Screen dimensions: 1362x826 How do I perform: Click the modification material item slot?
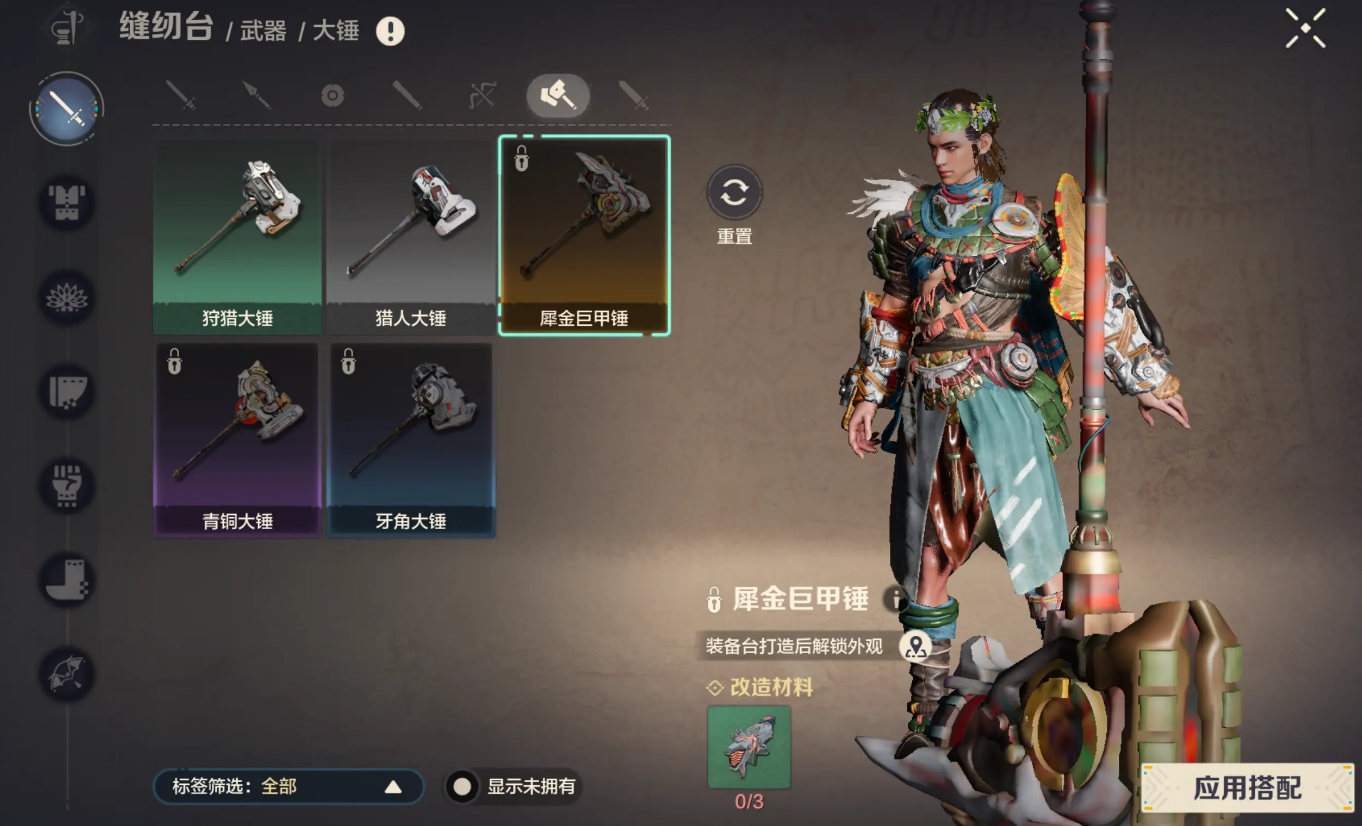coord(749,747)
